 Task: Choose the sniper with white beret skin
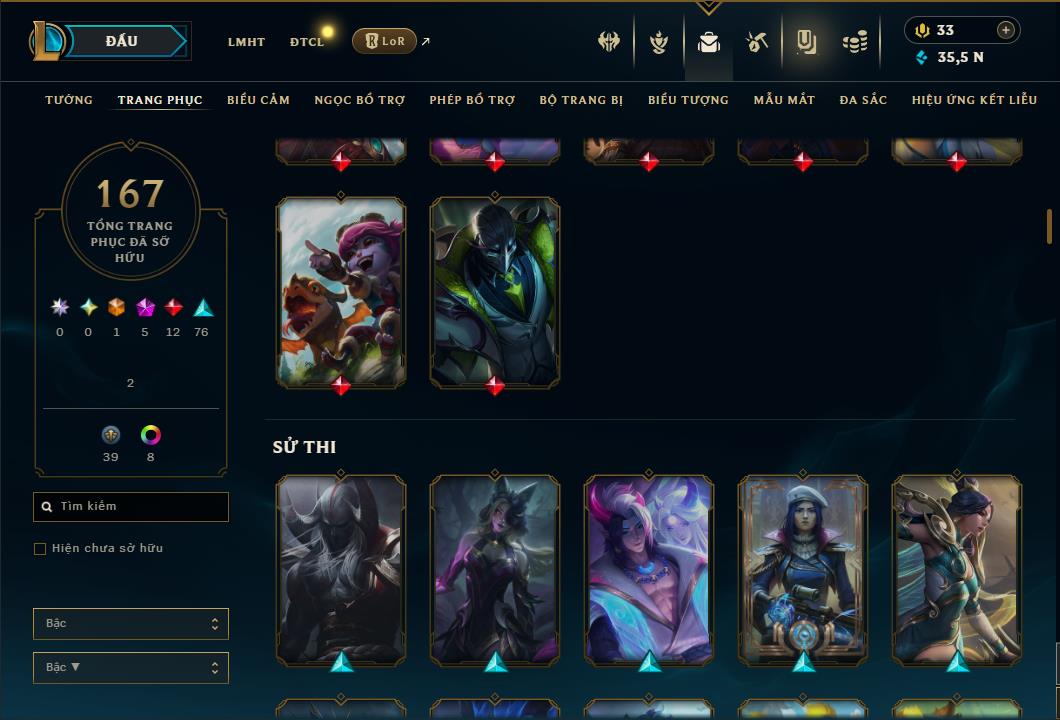click(803, 568)
